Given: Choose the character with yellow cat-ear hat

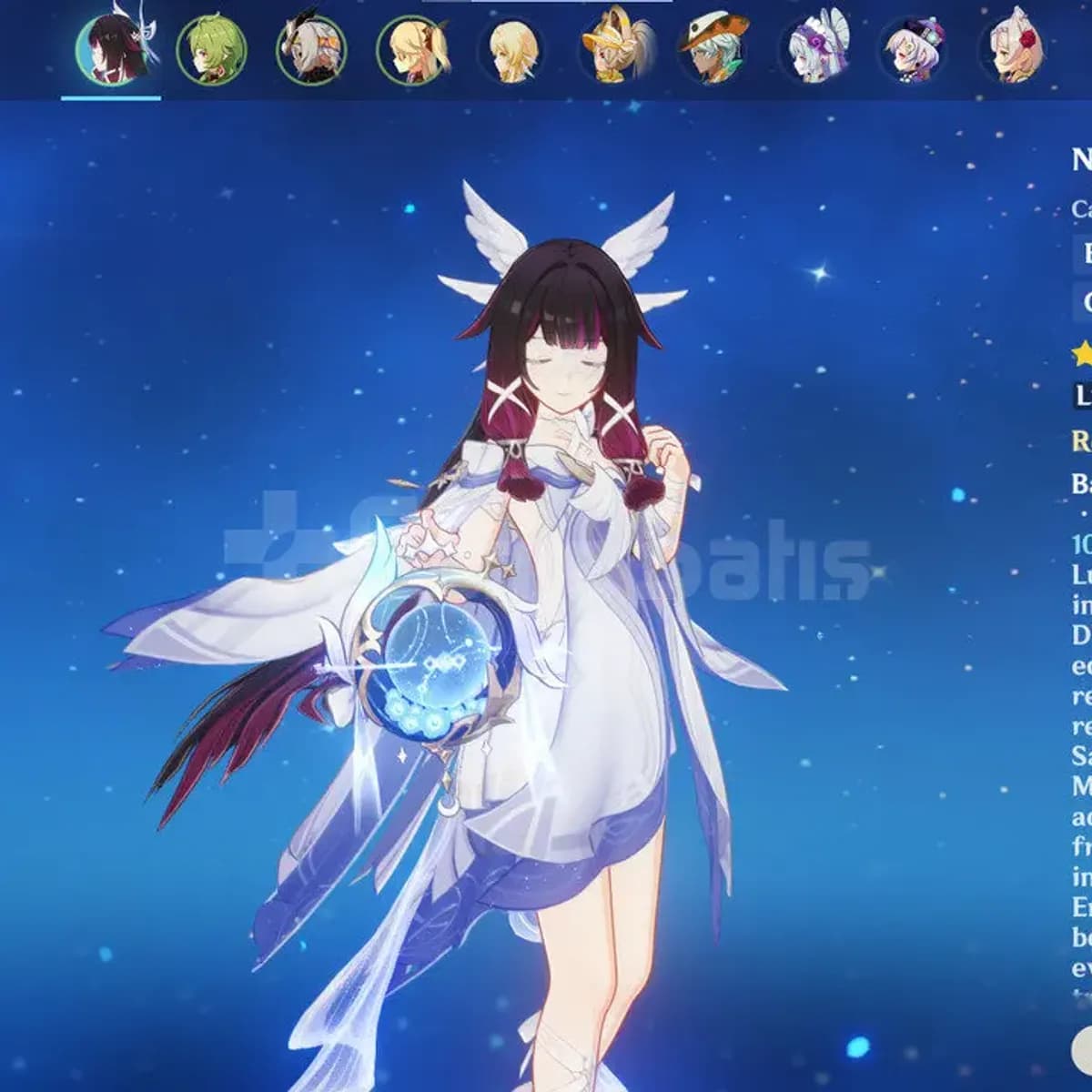Looking at the screenshot, I should tap(614, 50).
